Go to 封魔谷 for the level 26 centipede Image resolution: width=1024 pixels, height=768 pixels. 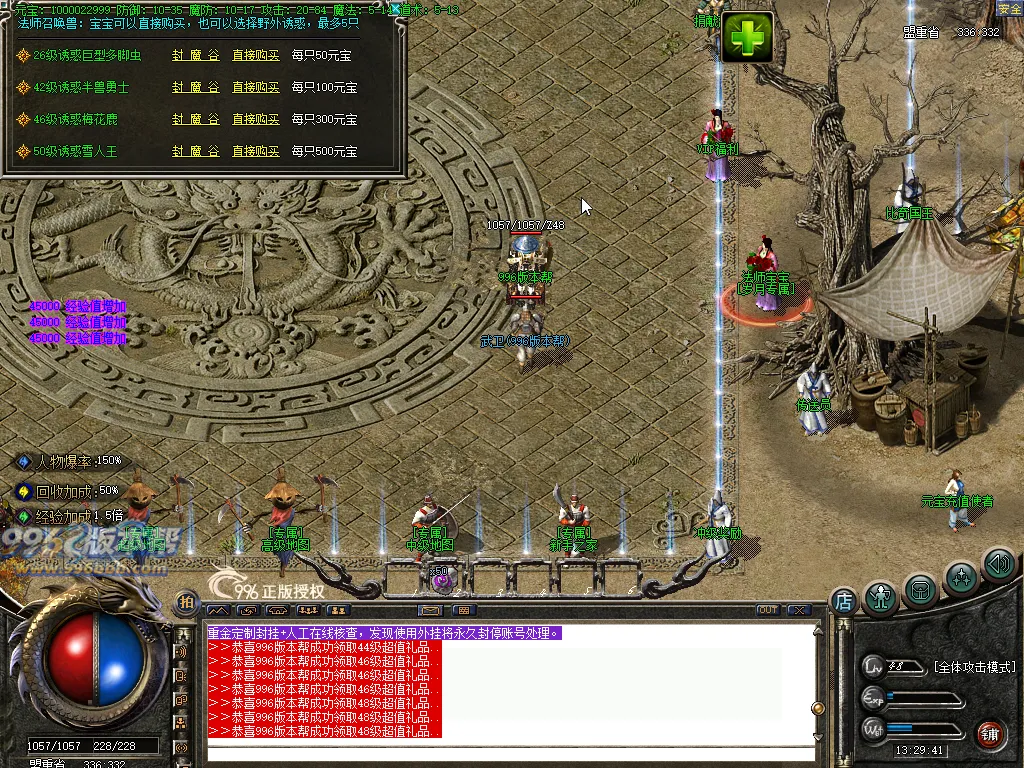(x=195, y=56)
